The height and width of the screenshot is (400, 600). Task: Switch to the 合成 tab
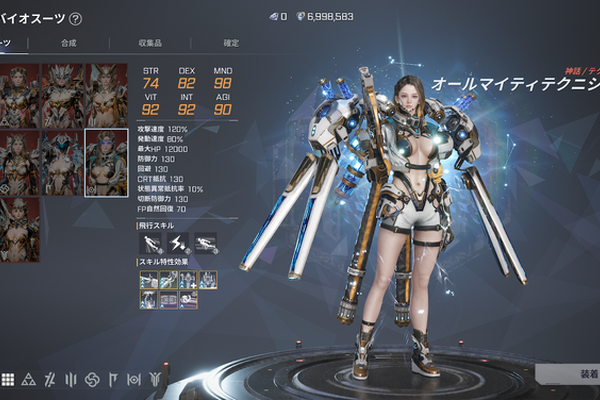click(x=68, y=43)
